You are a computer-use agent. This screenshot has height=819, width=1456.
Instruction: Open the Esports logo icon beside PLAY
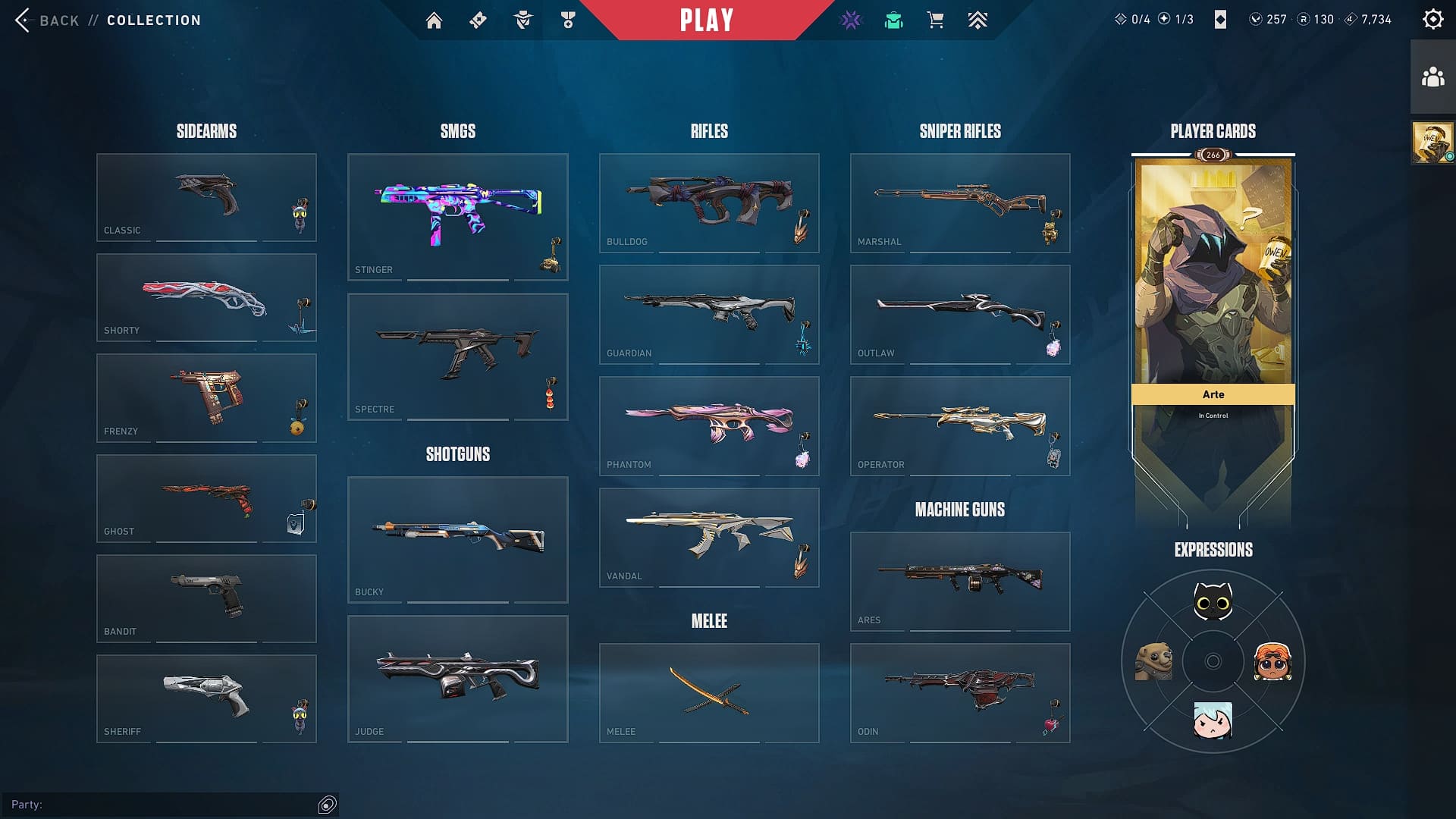tap(851, 20)
